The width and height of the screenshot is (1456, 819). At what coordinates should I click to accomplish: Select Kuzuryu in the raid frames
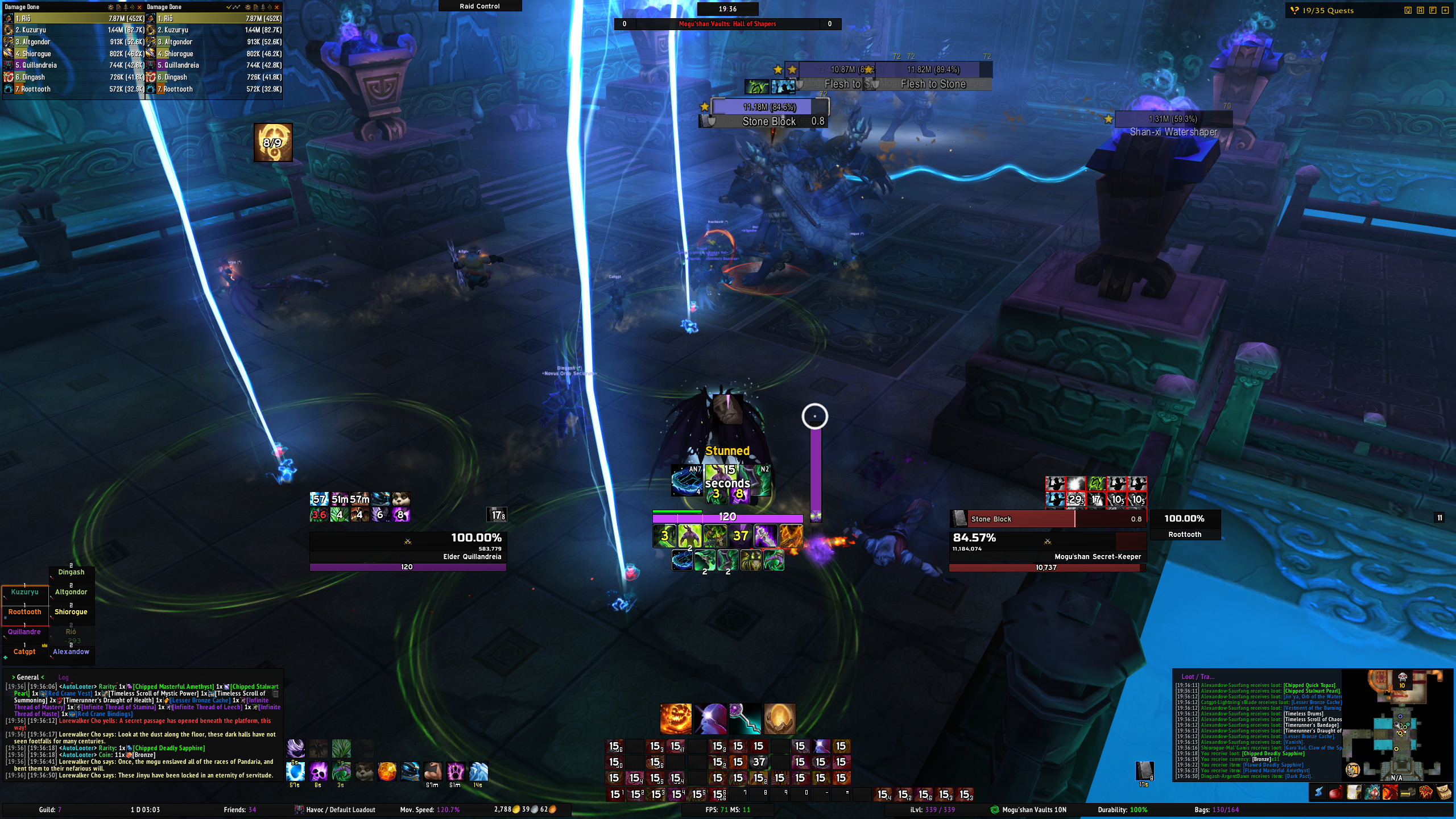[25, 593]
